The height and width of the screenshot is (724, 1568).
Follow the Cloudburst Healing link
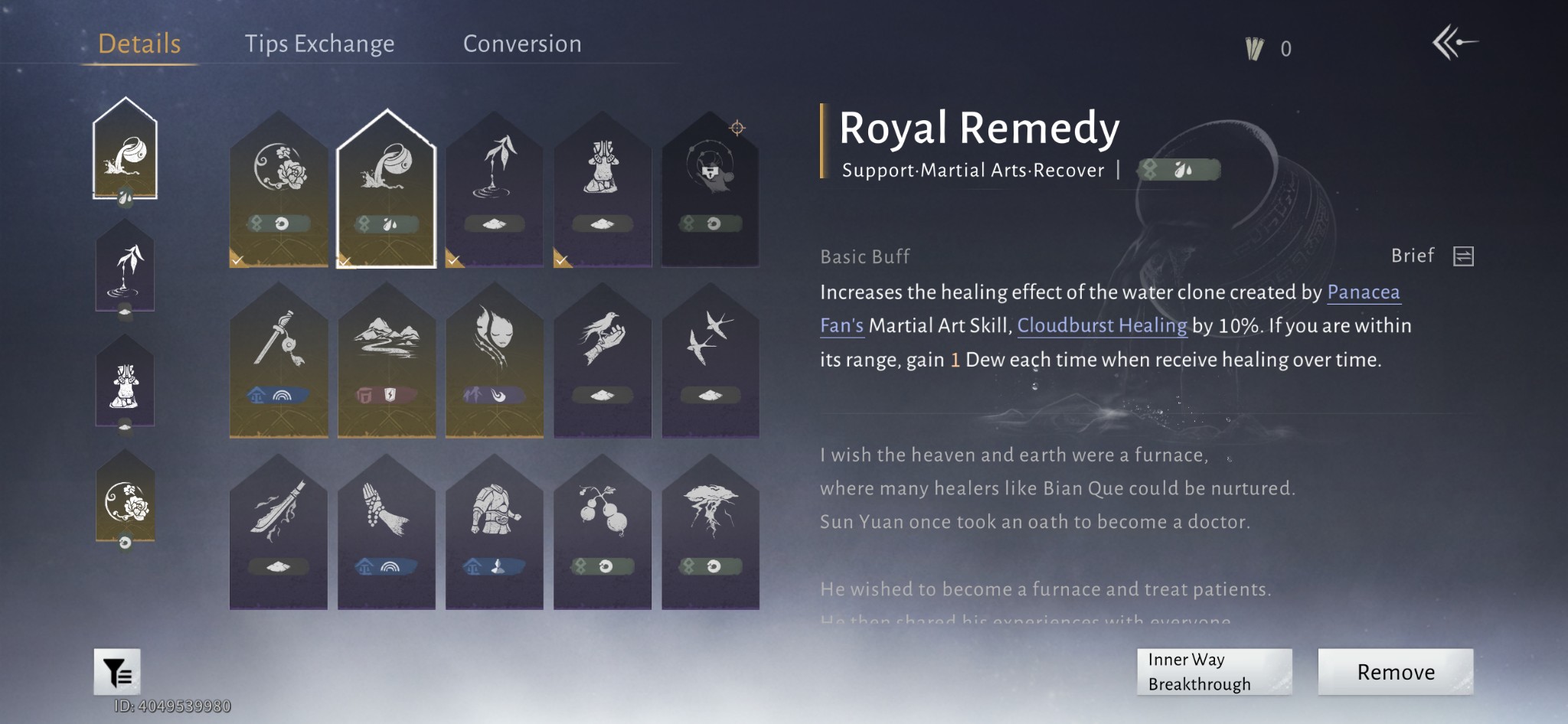pyautogui.click(x=1102, y=325)
